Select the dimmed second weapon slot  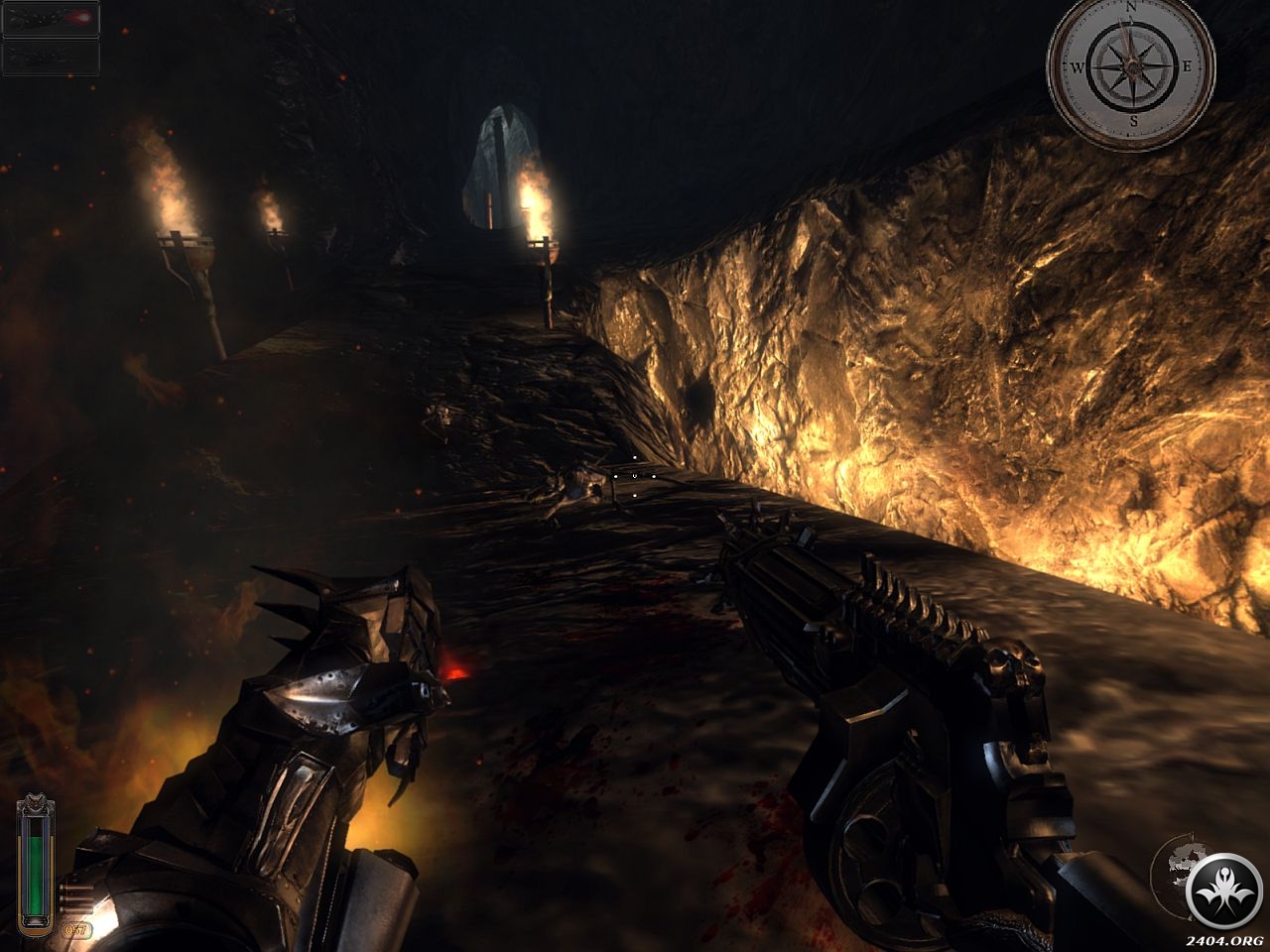tap(51, 58)
